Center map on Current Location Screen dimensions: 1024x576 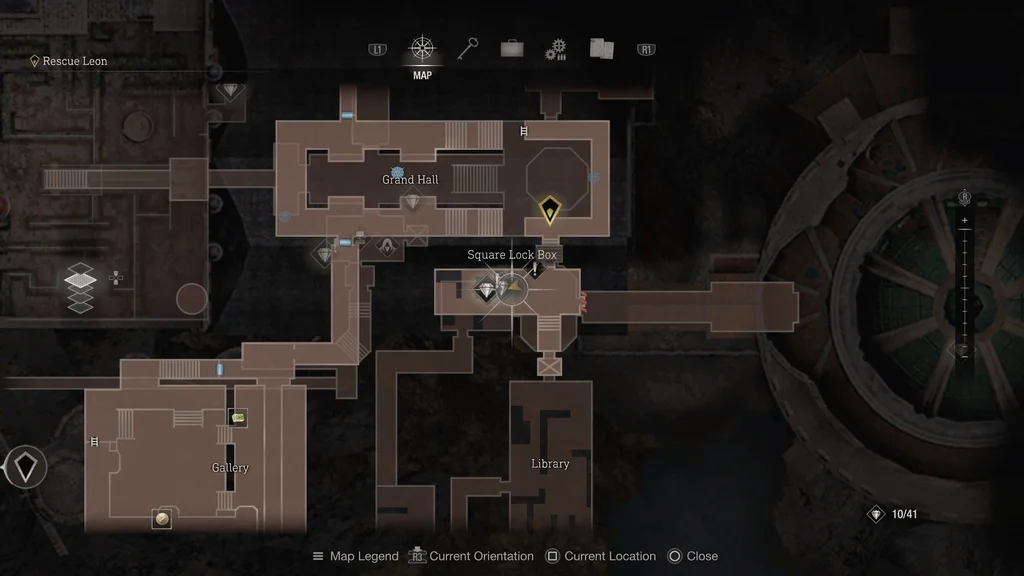point(600,556)
